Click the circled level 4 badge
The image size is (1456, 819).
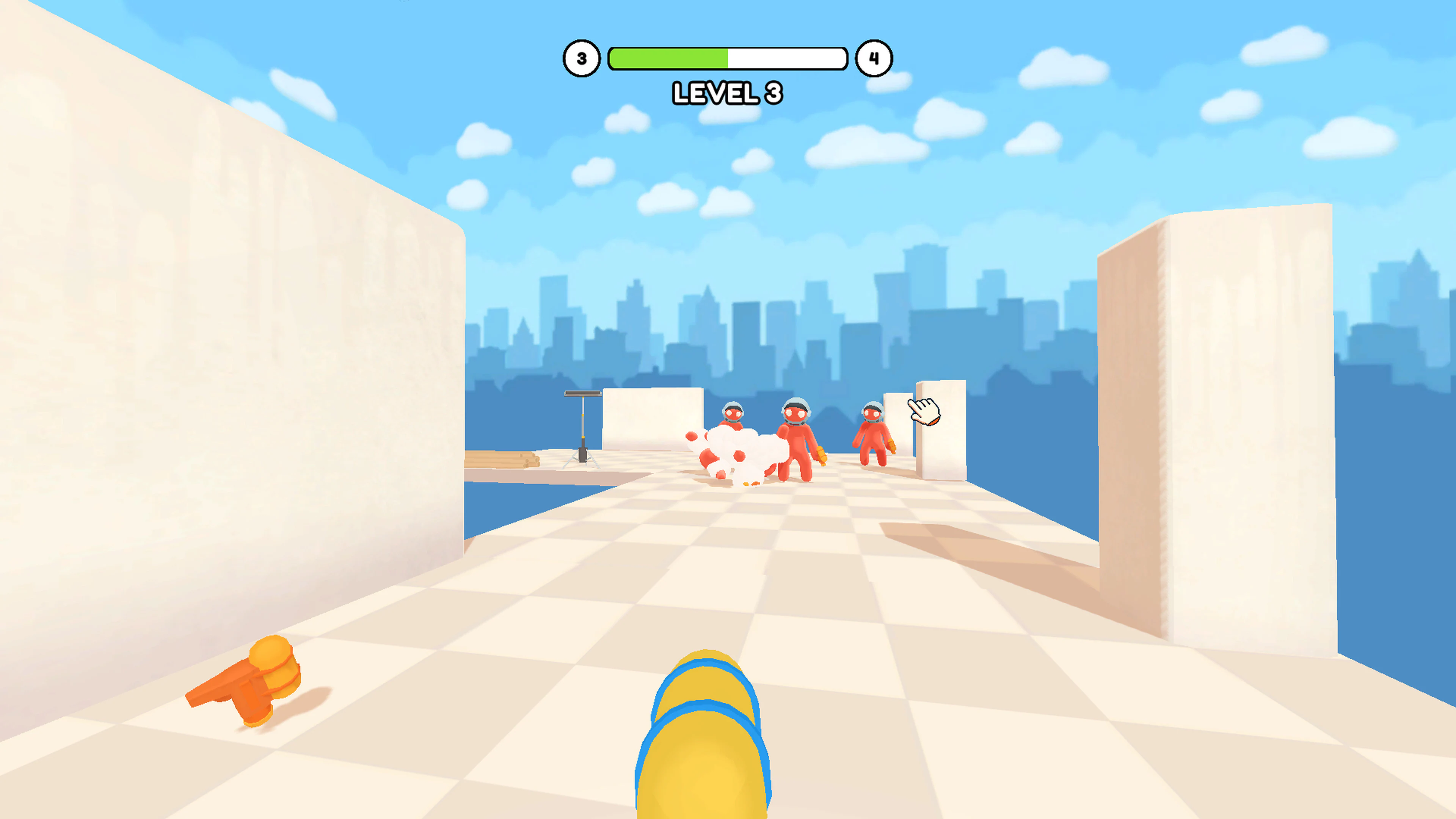tap(874, 58)
